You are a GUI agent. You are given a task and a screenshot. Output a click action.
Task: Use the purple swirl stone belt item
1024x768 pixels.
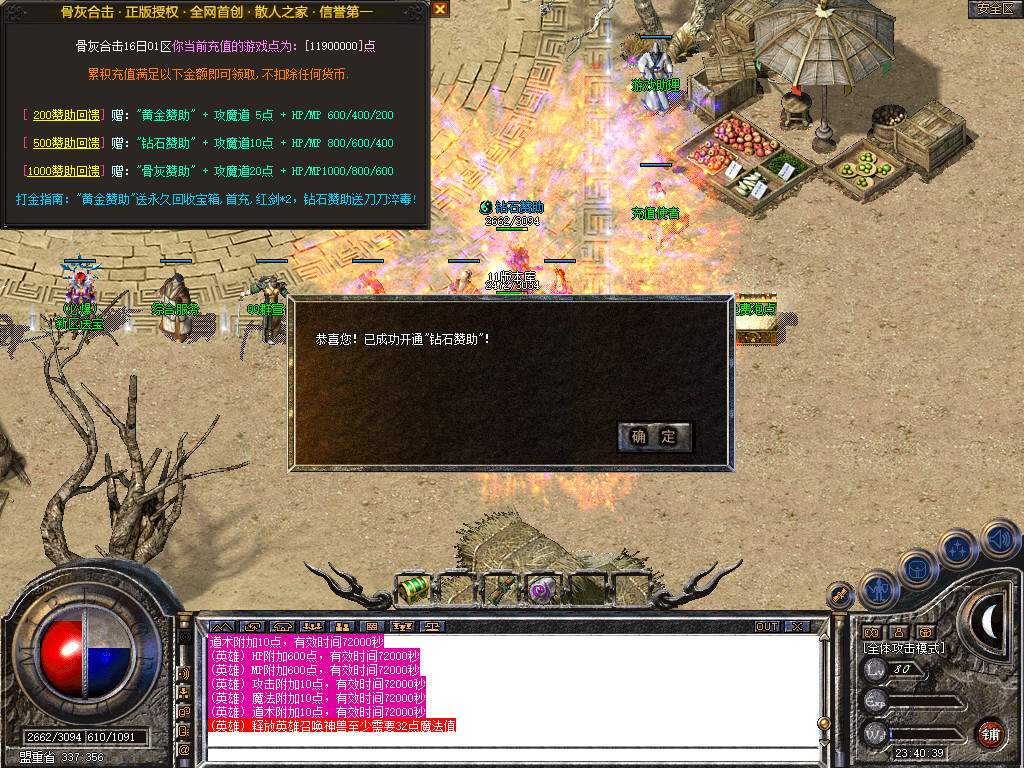click(x=543, y=589)
